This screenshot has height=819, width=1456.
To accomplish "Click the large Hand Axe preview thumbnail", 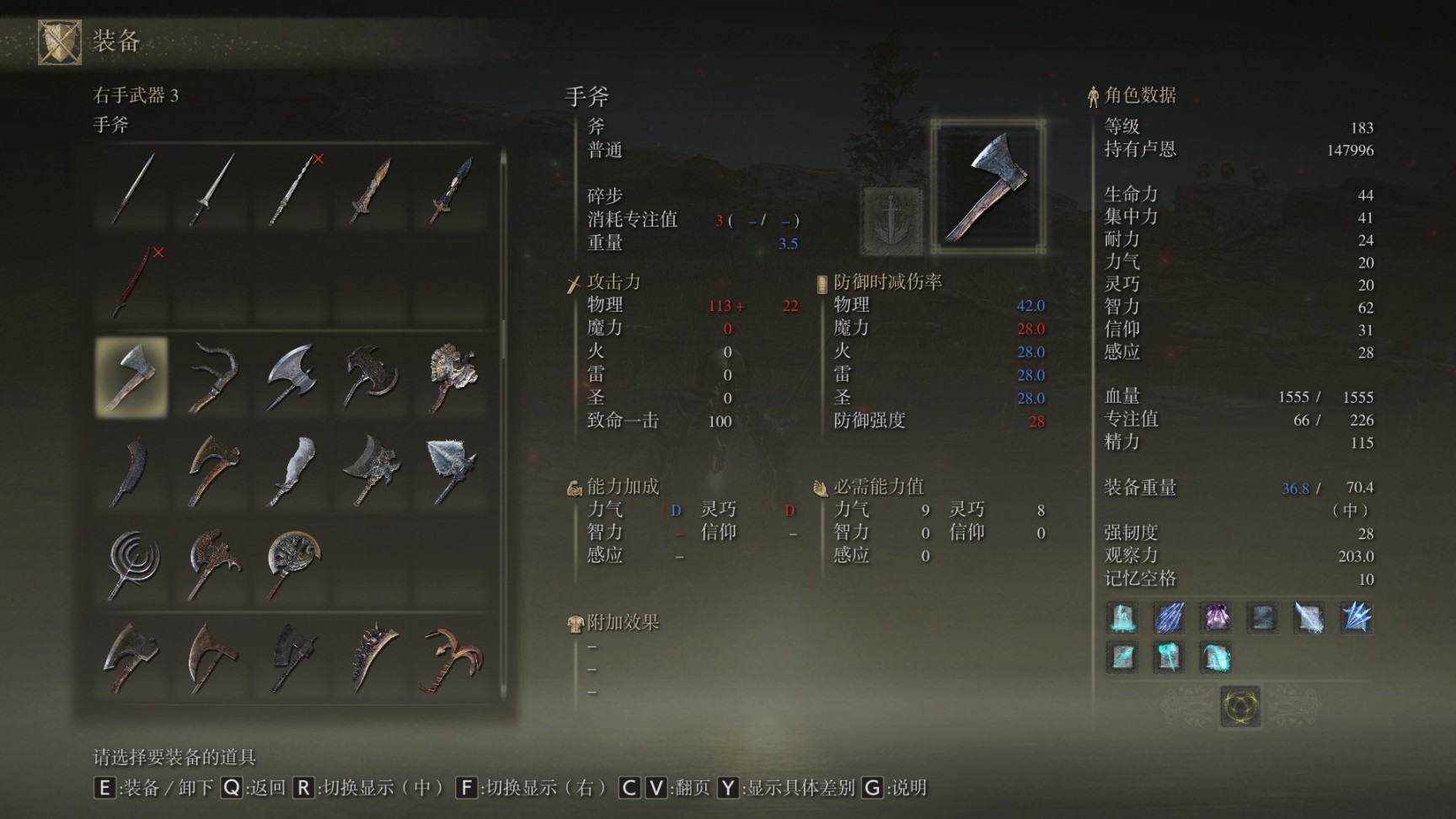I will pos(991,182).
